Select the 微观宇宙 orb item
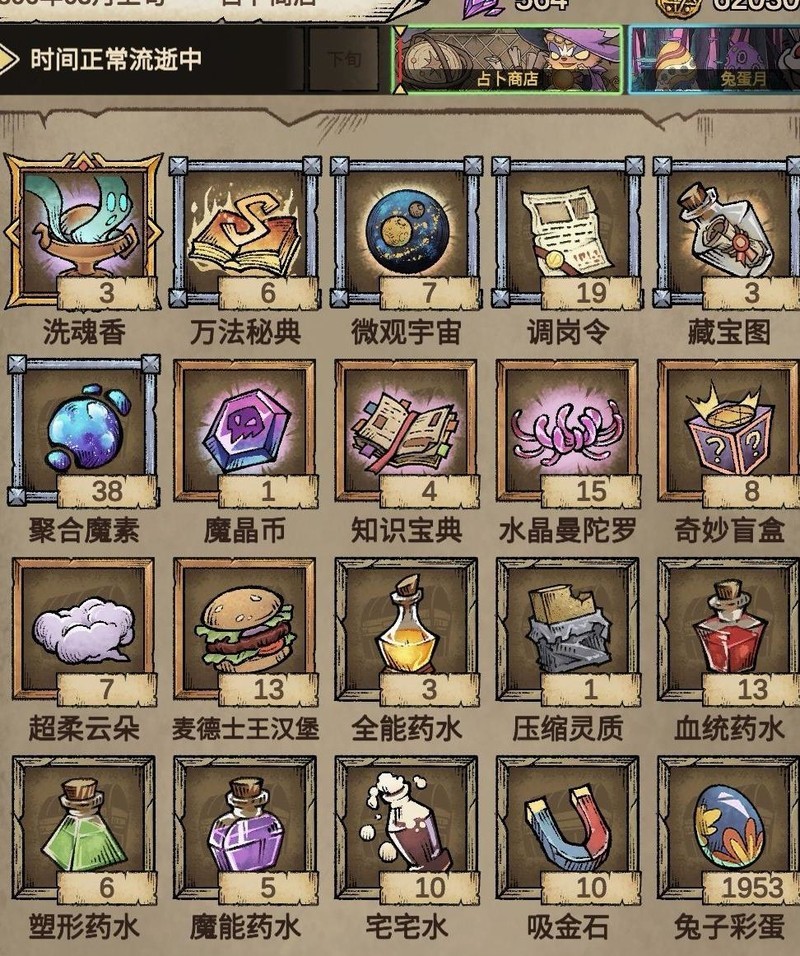 (406, 230)
